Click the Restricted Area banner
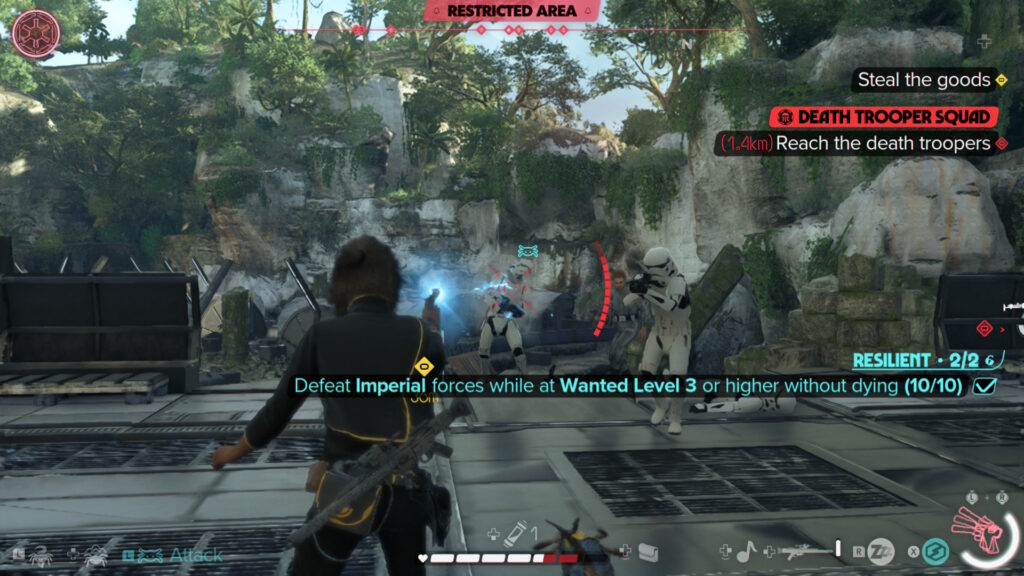Viewport: 1024px width, 576px height. click(512, 11)
